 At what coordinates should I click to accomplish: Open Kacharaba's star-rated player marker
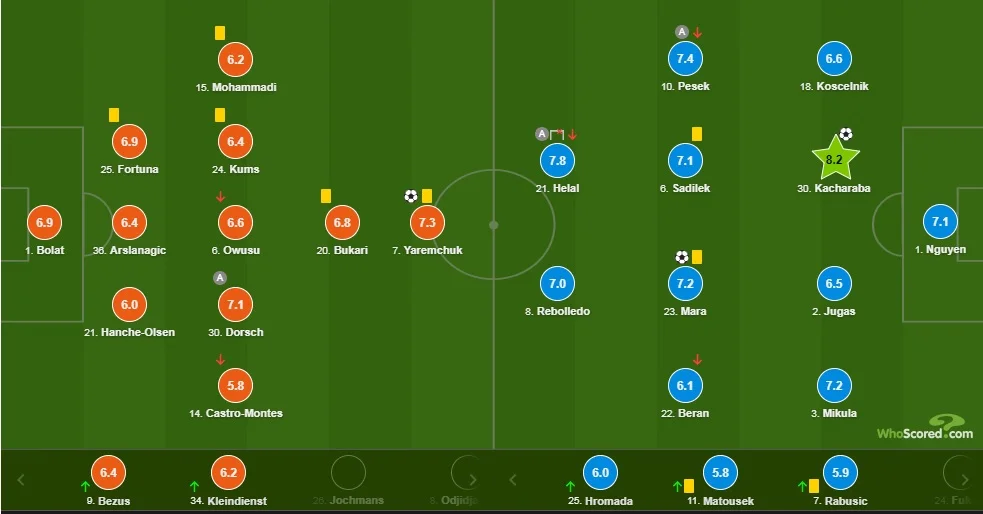(x=834, y=158)
